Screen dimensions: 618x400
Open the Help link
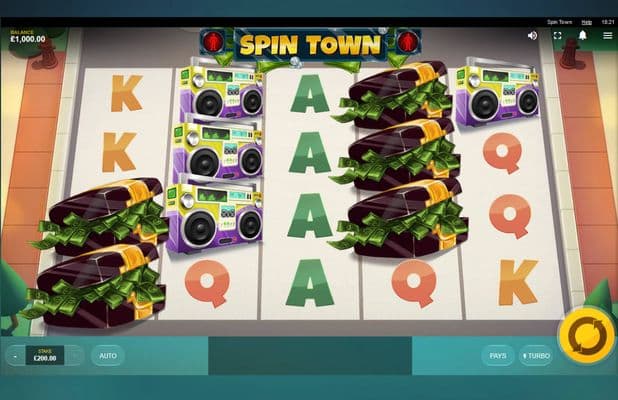587,21
